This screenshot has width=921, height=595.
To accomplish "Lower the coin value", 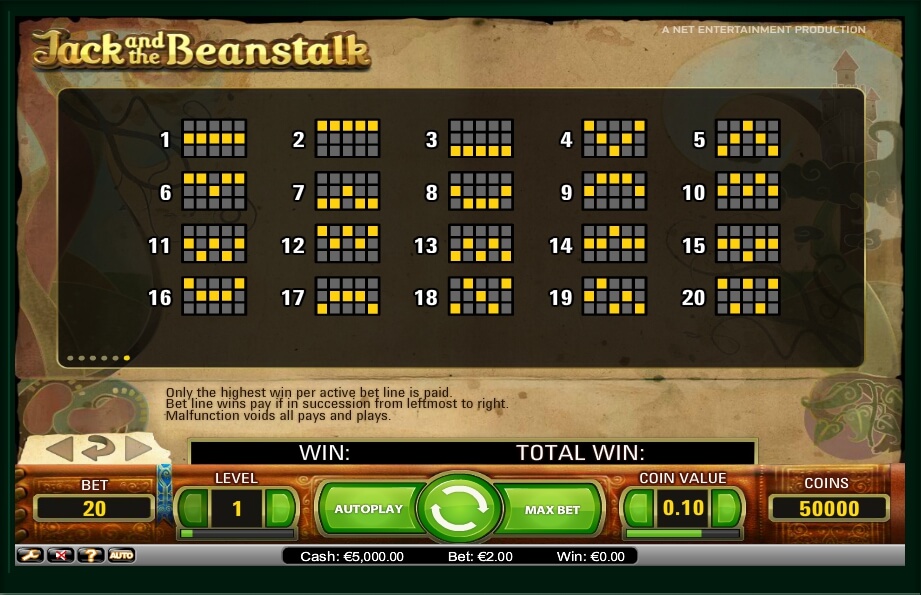I will click(x=639, y=509).
